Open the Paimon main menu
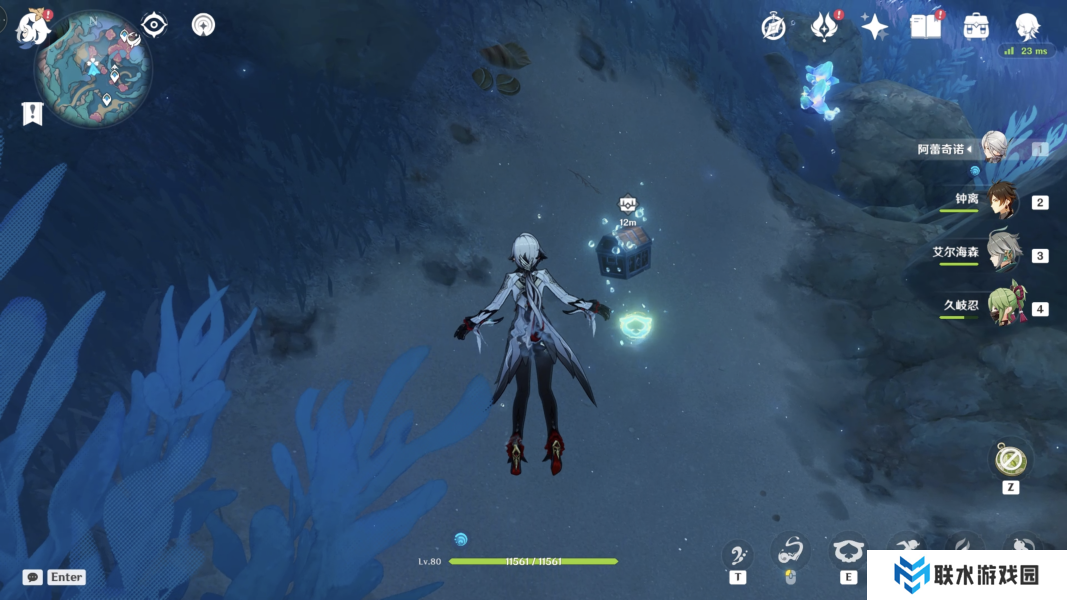The height and width of the screenshot is (600, 1067). [33, 26]
